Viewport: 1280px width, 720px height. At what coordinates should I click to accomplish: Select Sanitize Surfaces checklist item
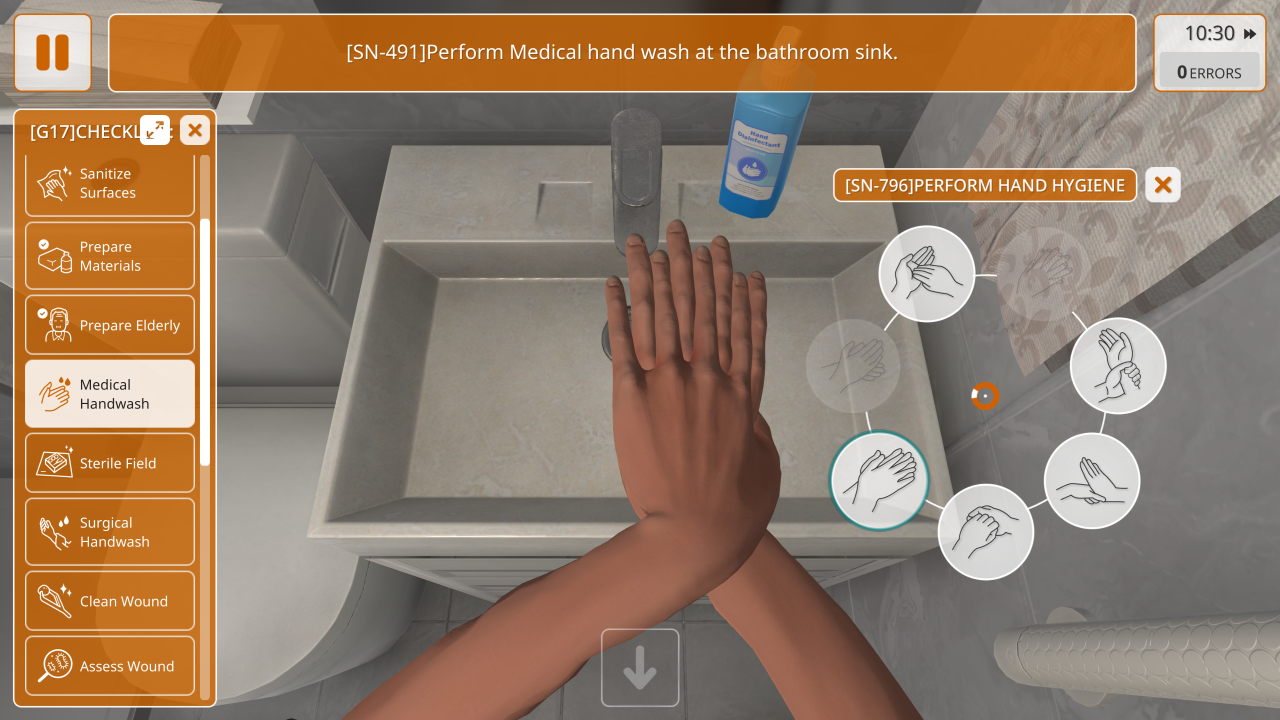pos(110,184)
